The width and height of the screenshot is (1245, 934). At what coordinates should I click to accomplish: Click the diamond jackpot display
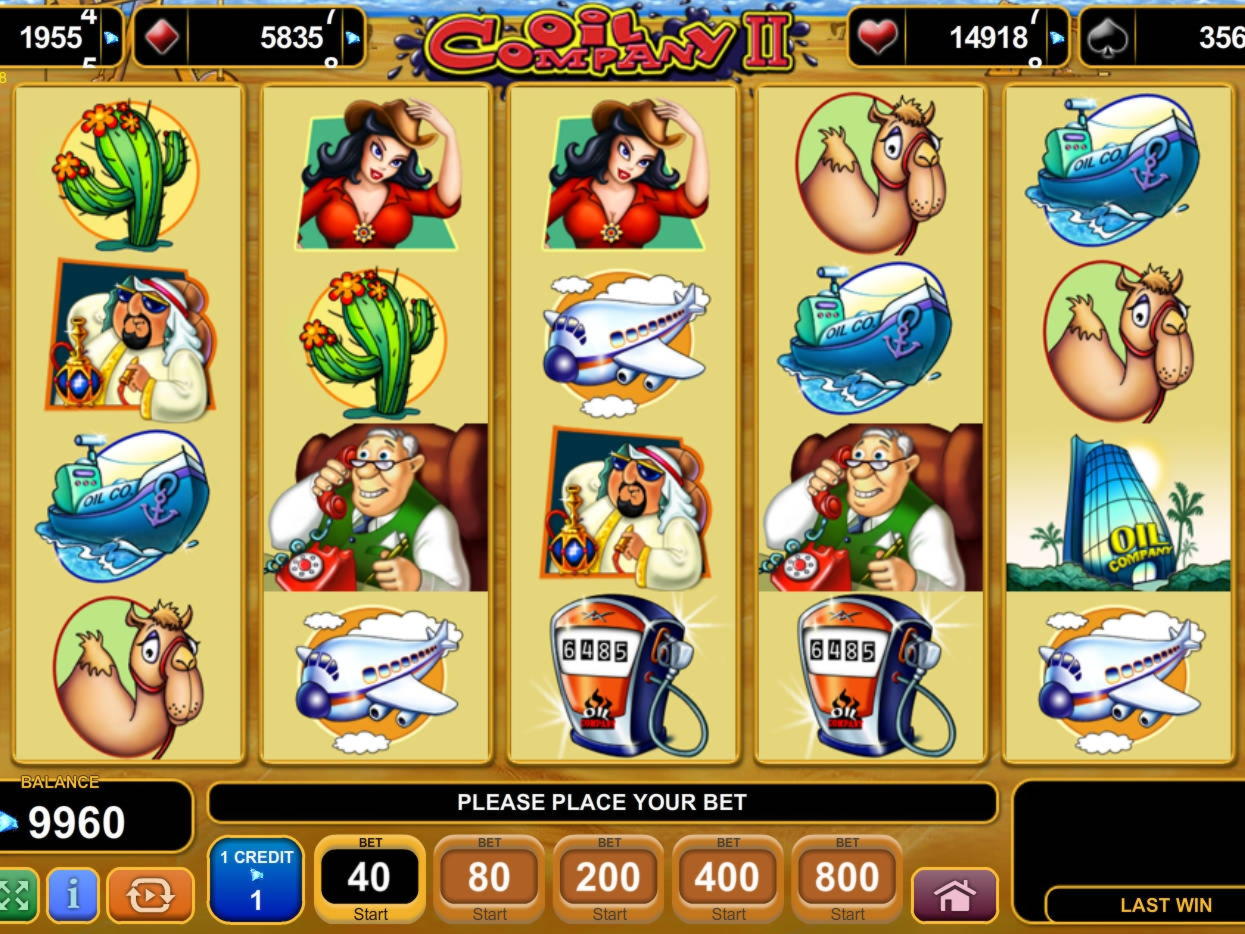tap(249, 38)
